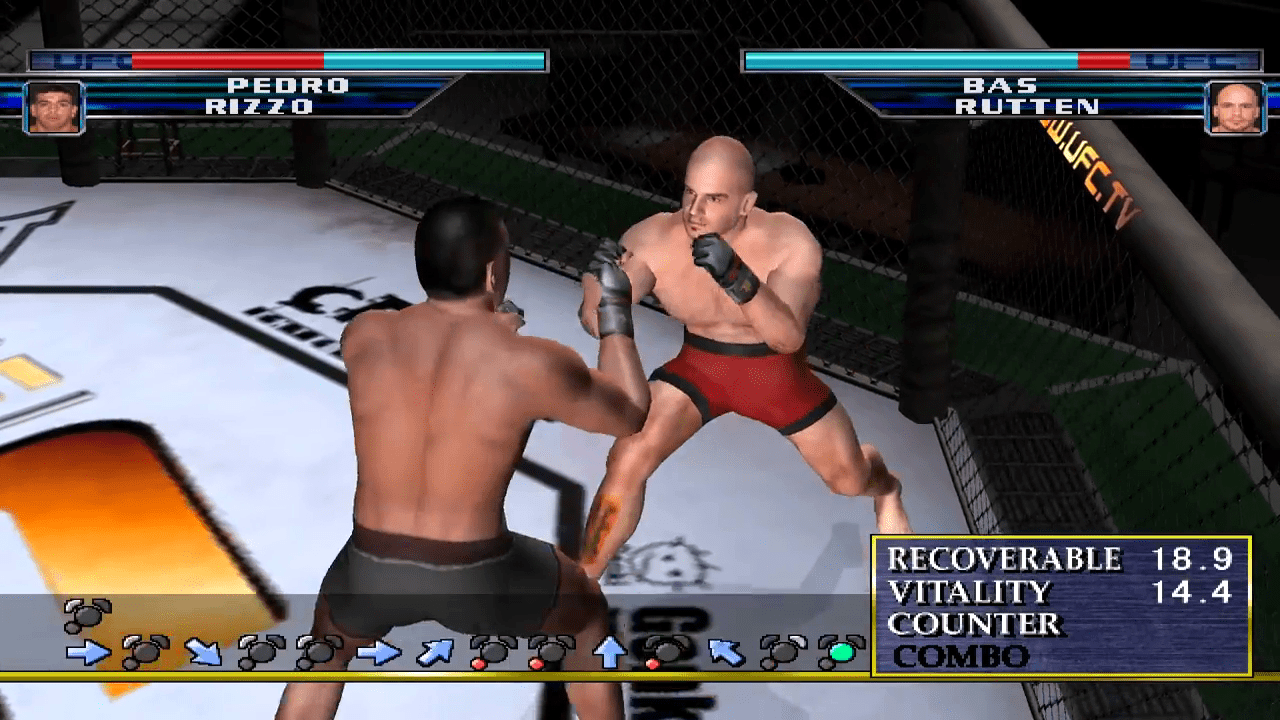Click the diagonal up-right arrow input icon

[437, 652]
